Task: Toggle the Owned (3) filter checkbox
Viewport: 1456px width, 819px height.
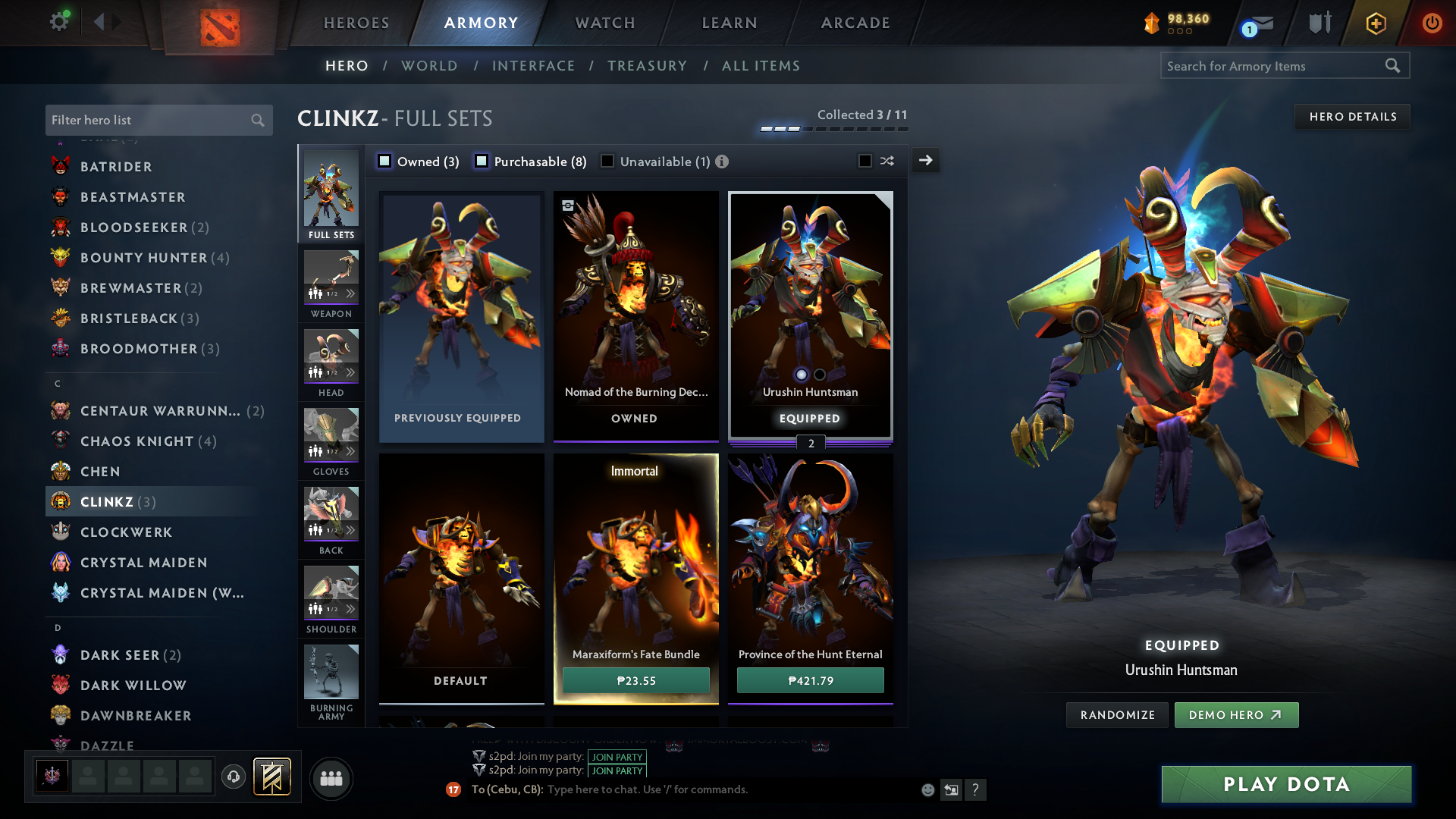Action: pyautogui.click(x=385, y=162)
